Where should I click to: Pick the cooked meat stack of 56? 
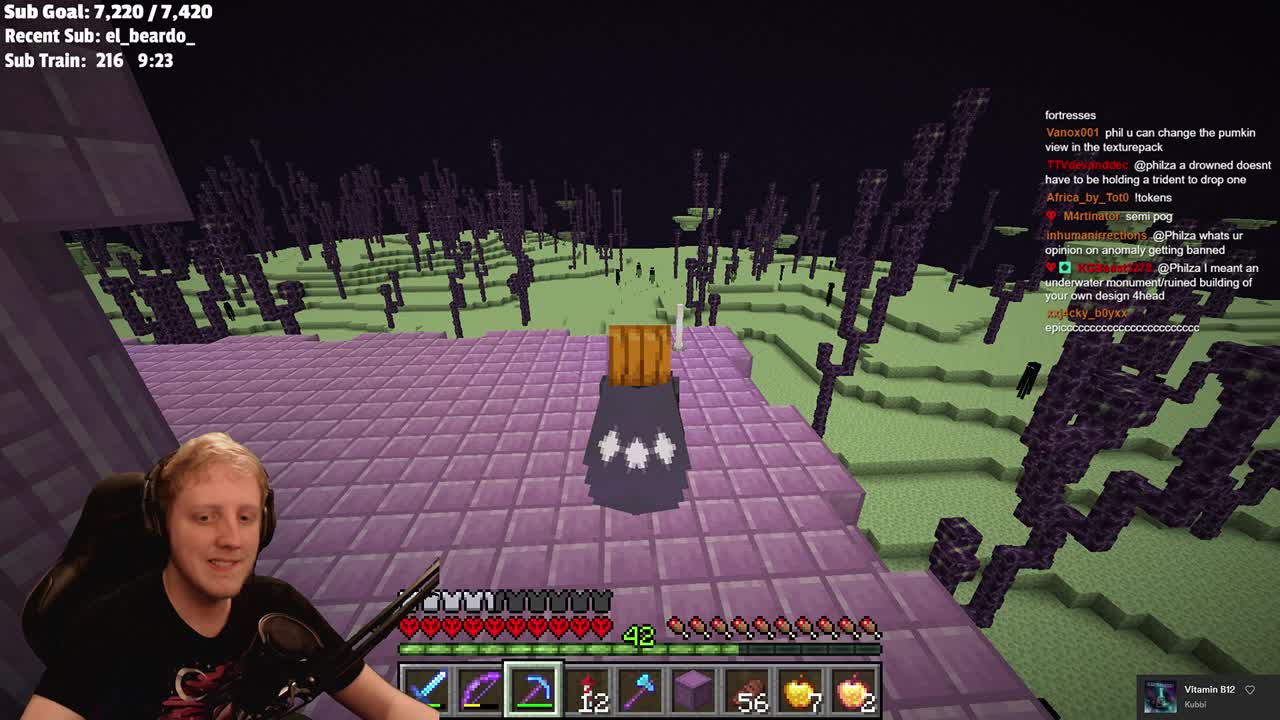(x=748, y=691)
